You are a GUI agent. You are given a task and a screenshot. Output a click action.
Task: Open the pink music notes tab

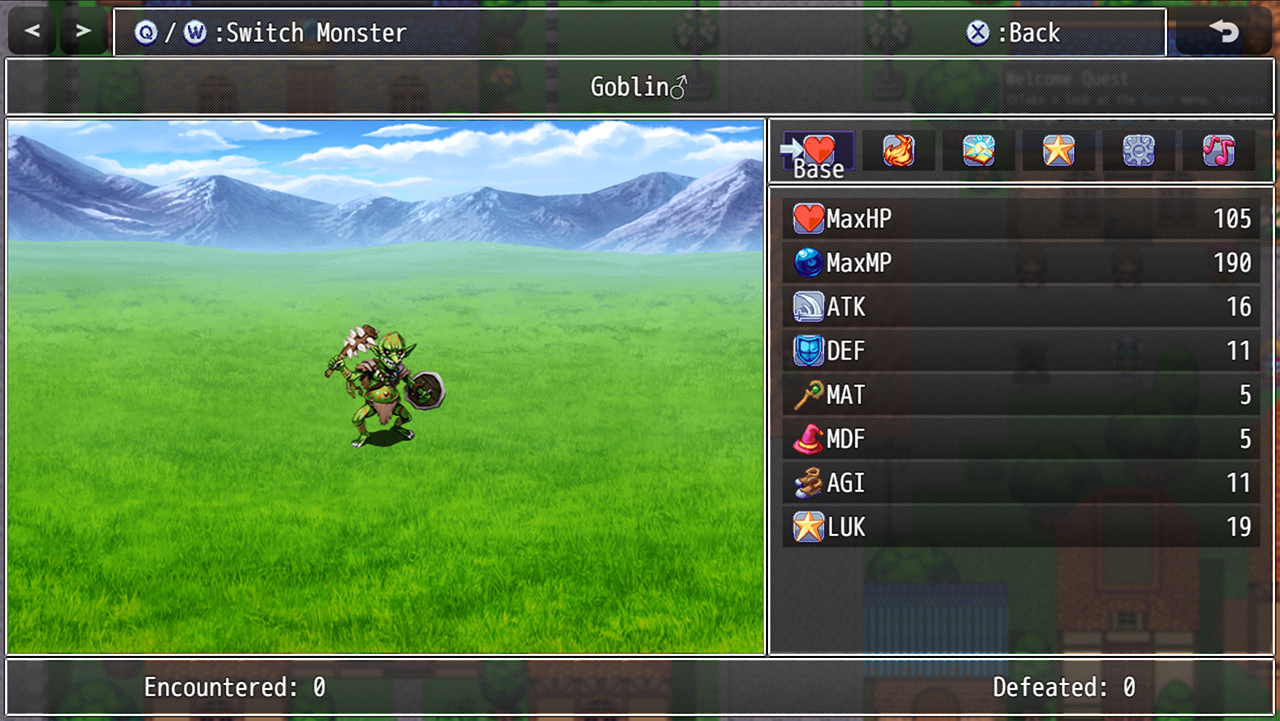click(1219, 151)
